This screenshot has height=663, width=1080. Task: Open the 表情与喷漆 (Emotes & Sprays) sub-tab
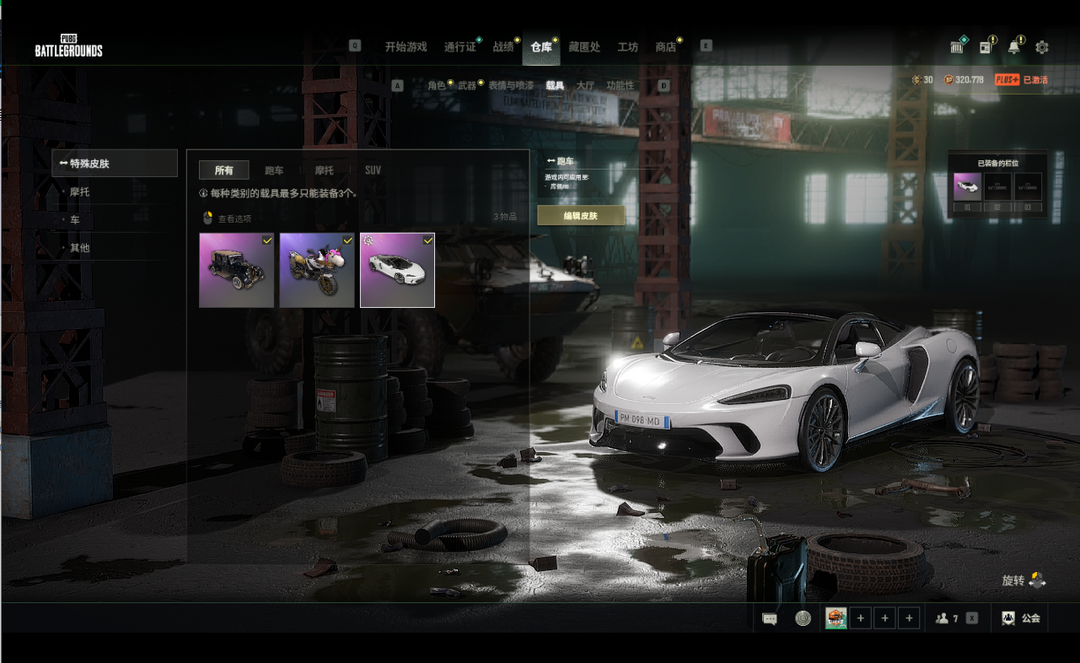pos(510,86)
